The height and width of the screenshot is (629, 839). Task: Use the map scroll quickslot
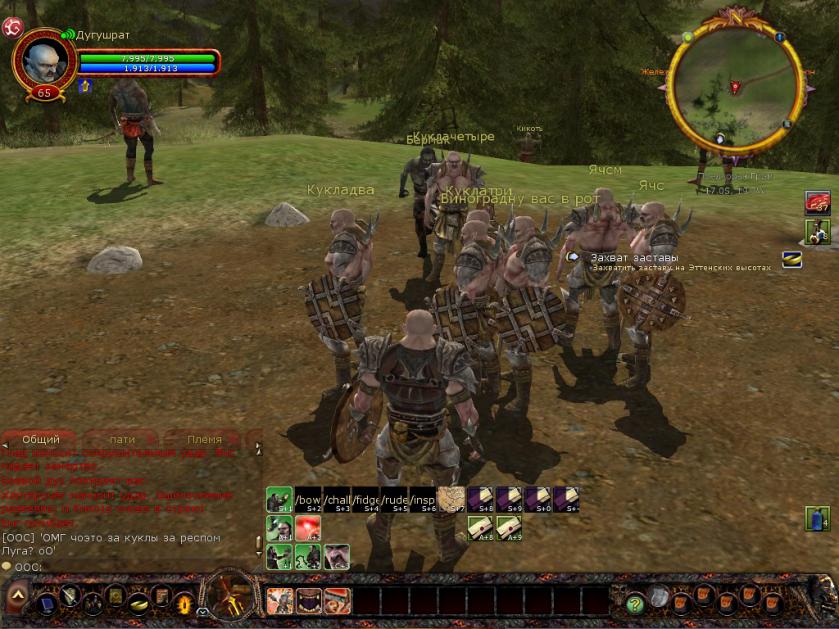tap(451, 499)
